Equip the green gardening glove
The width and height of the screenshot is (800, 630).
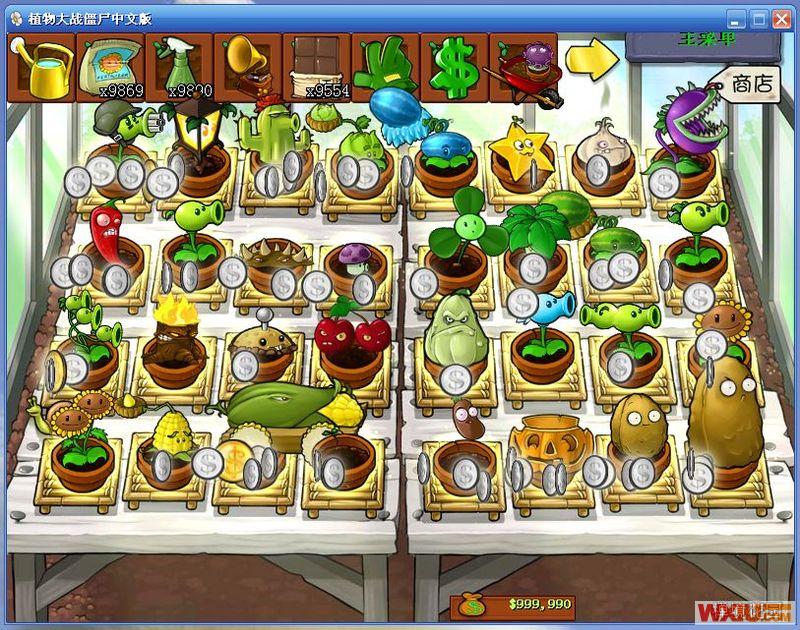pos(384,66)
